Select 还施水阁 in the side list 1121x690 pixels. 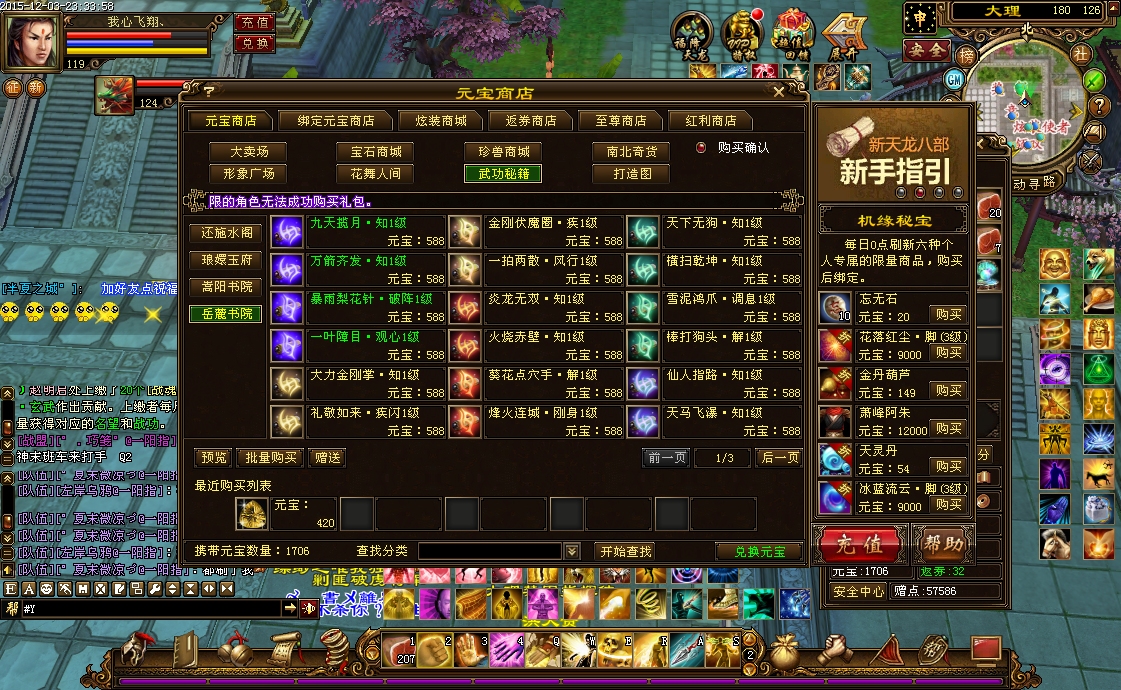pyautogui.click(x=226, y=232)
